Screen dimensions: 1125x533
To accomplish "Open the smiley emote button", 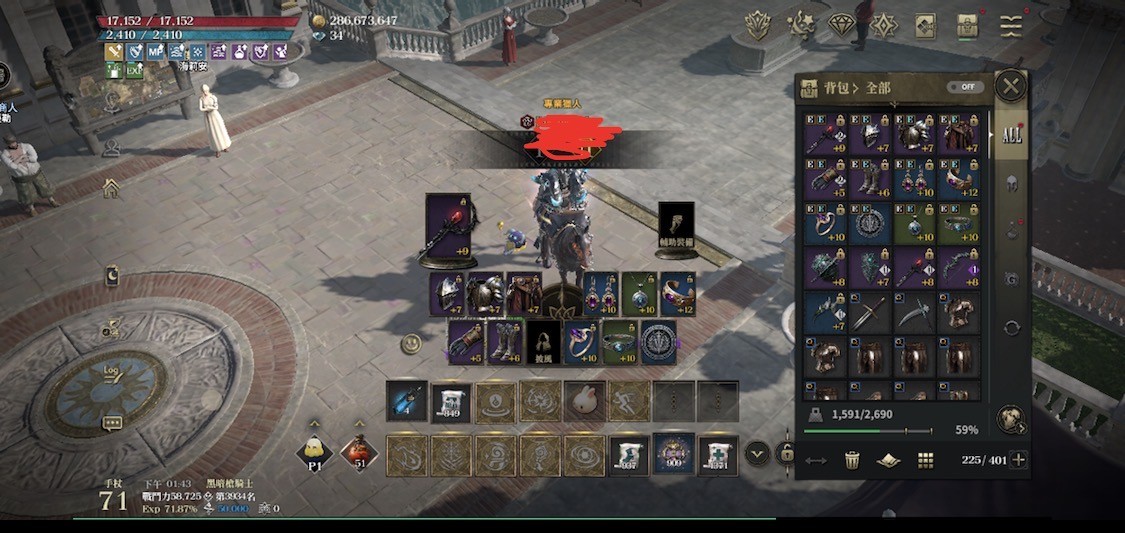I will click(x=410, y=344).
